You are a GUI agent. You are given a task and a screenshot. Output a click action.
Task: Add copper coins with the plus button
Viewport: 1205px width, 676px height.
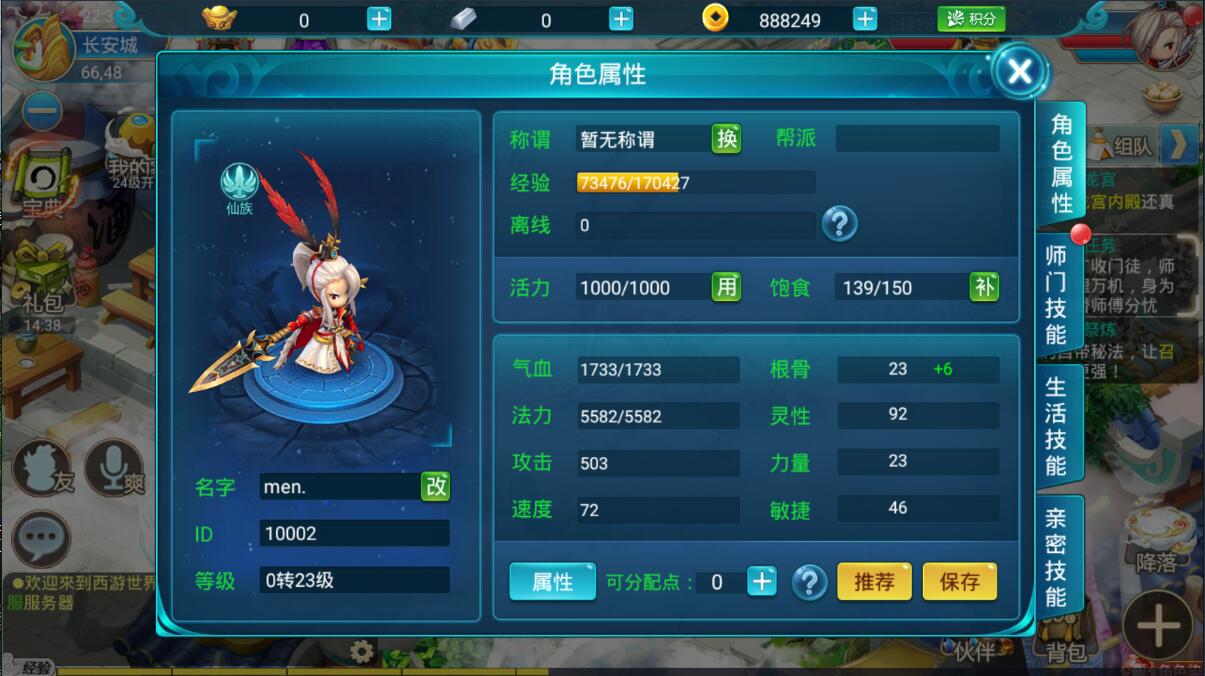[x=865, y=19]
